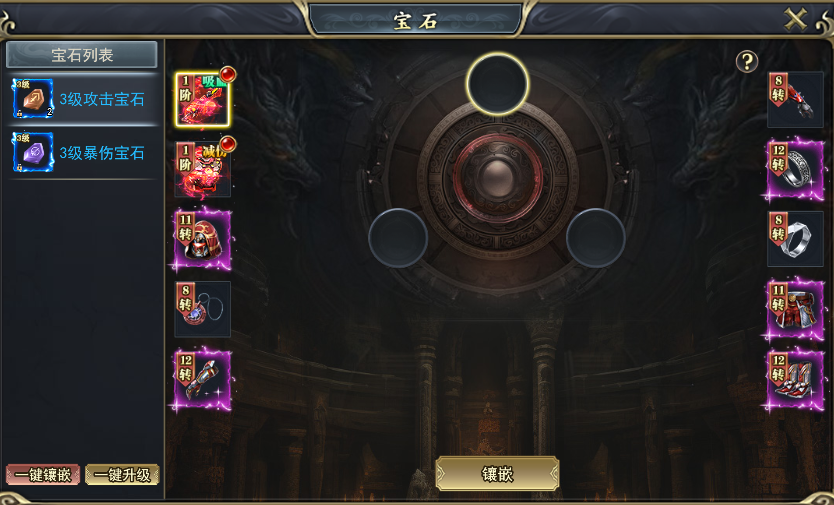Image resolution: width=834 pixels, height=505 pixels.
Task: Choose the red armor equipment slot
Action: (203, 169)
